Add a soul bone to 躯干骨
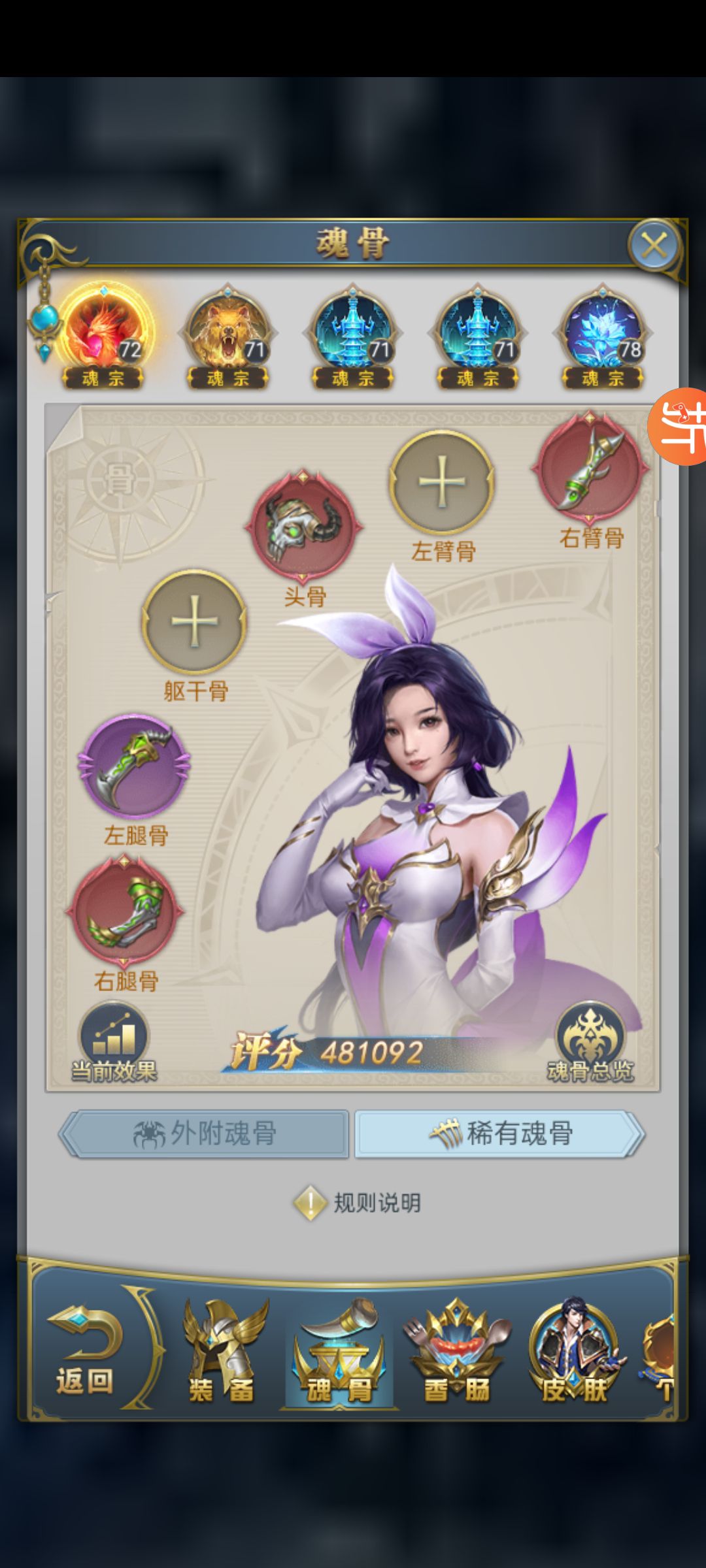This screenshot has height=1568, width=706. [194, 621]
